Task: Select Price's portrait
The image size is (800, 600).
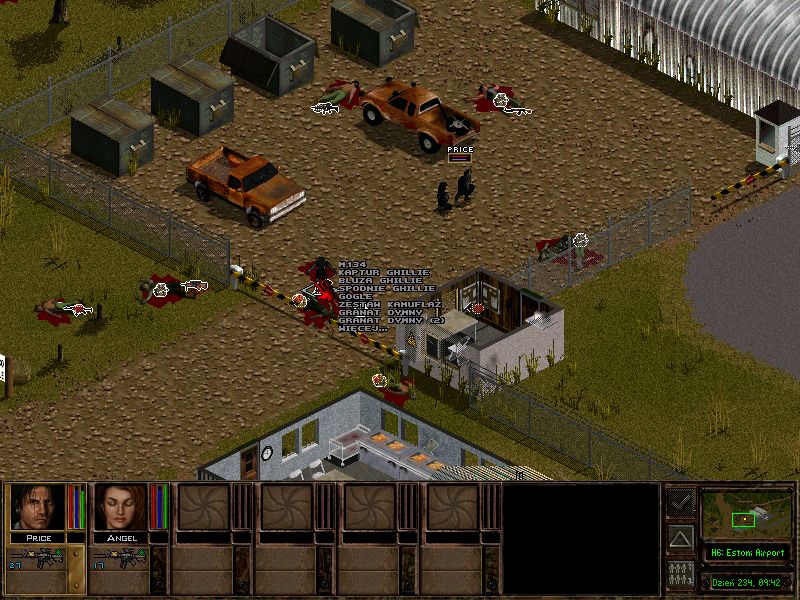Action: click(36, 507)
